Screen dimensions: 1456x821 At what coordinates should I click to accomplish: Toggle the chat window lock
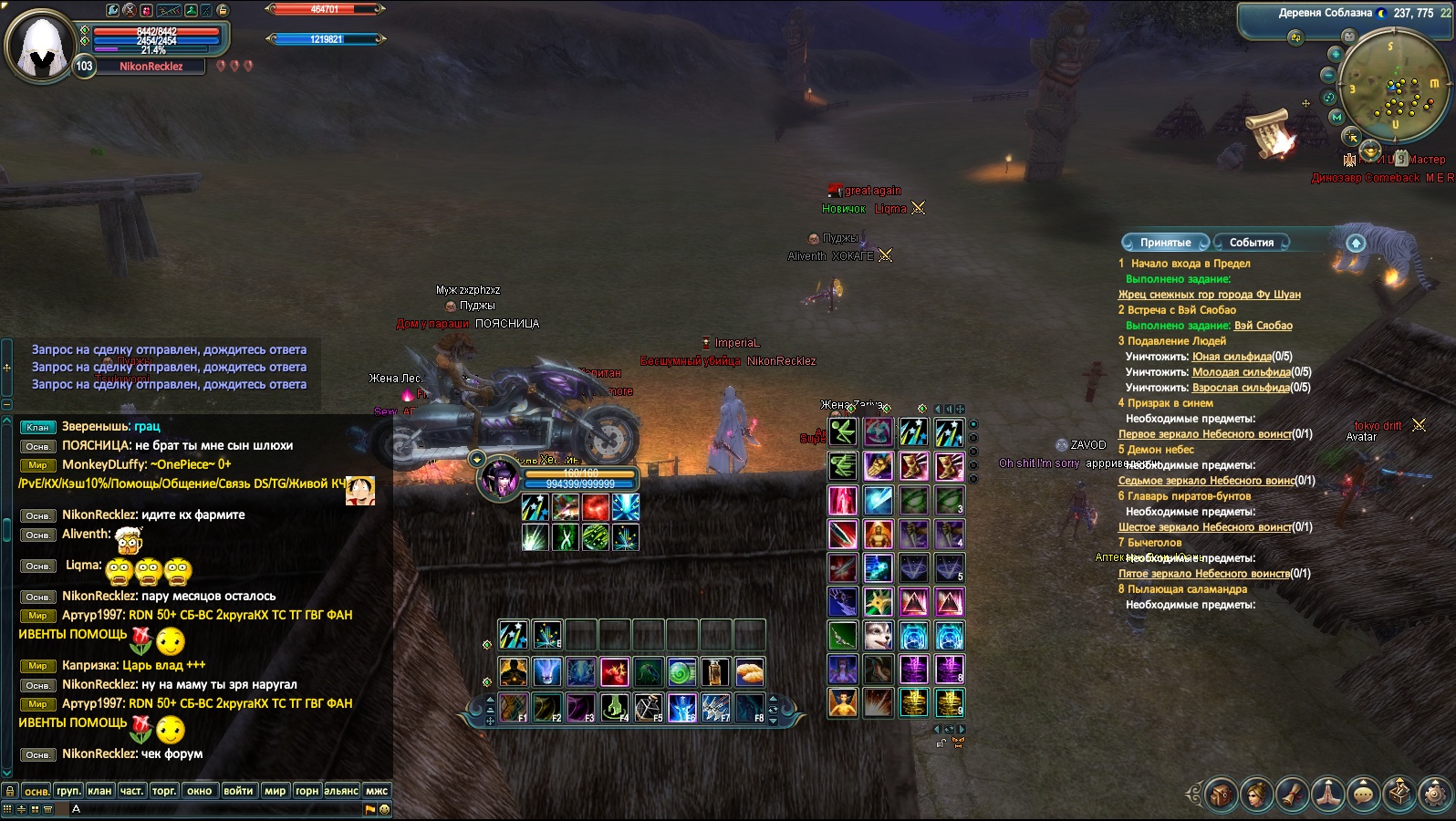point(9,791)
